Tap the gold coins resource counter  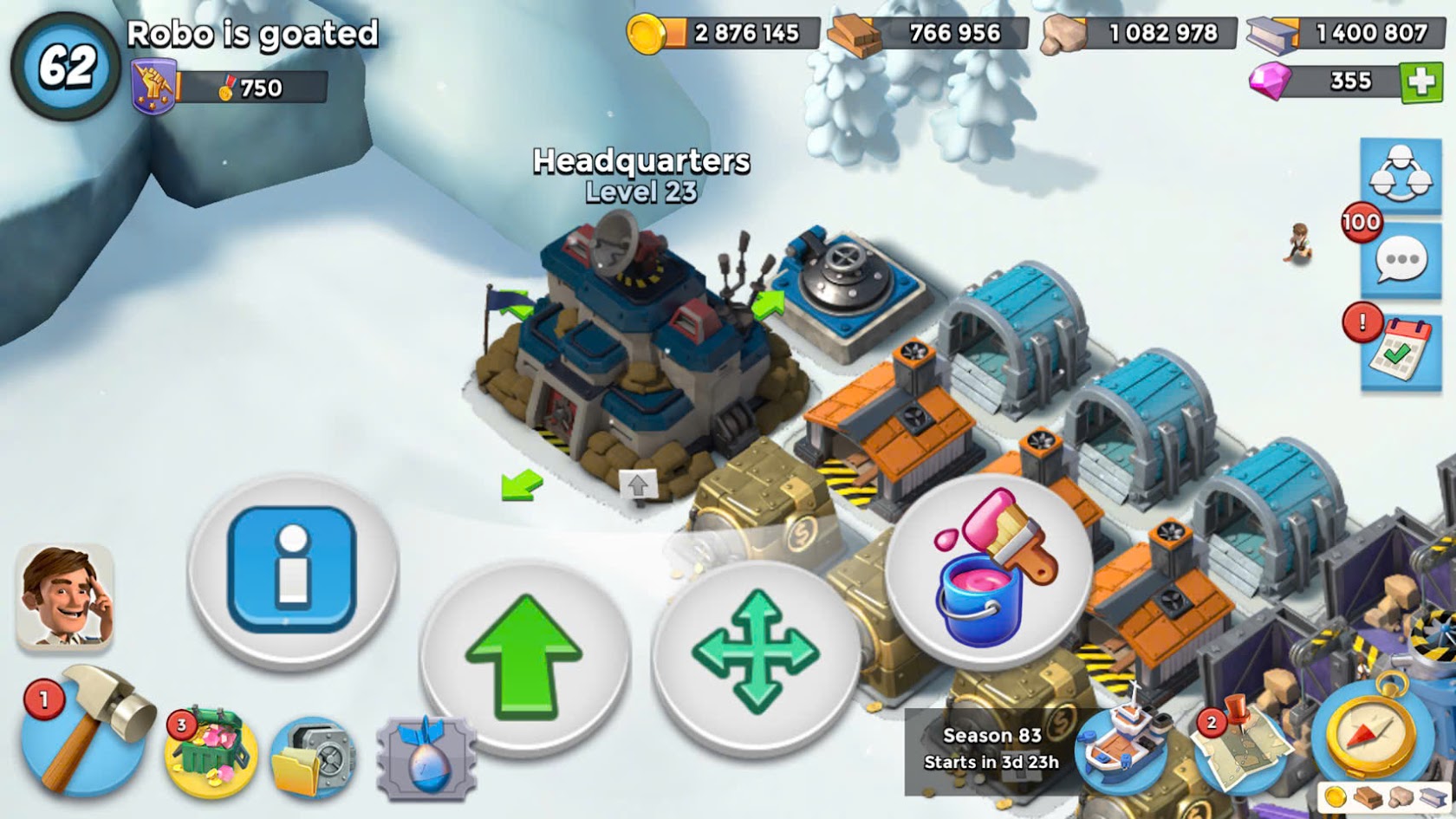[723, 34]
